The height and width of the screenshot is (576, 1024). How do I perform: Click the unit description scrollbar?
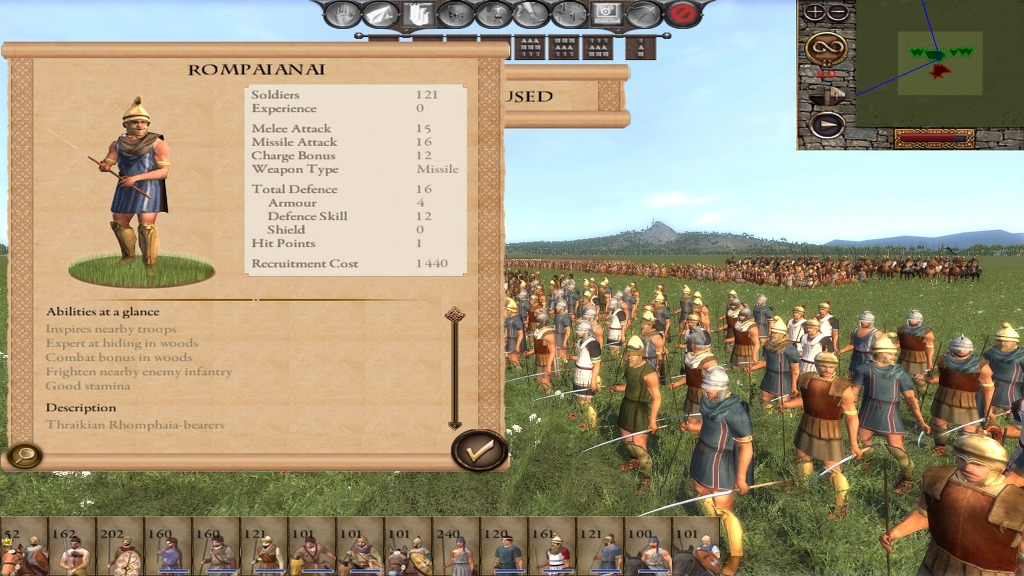click(x=454, y=368)
